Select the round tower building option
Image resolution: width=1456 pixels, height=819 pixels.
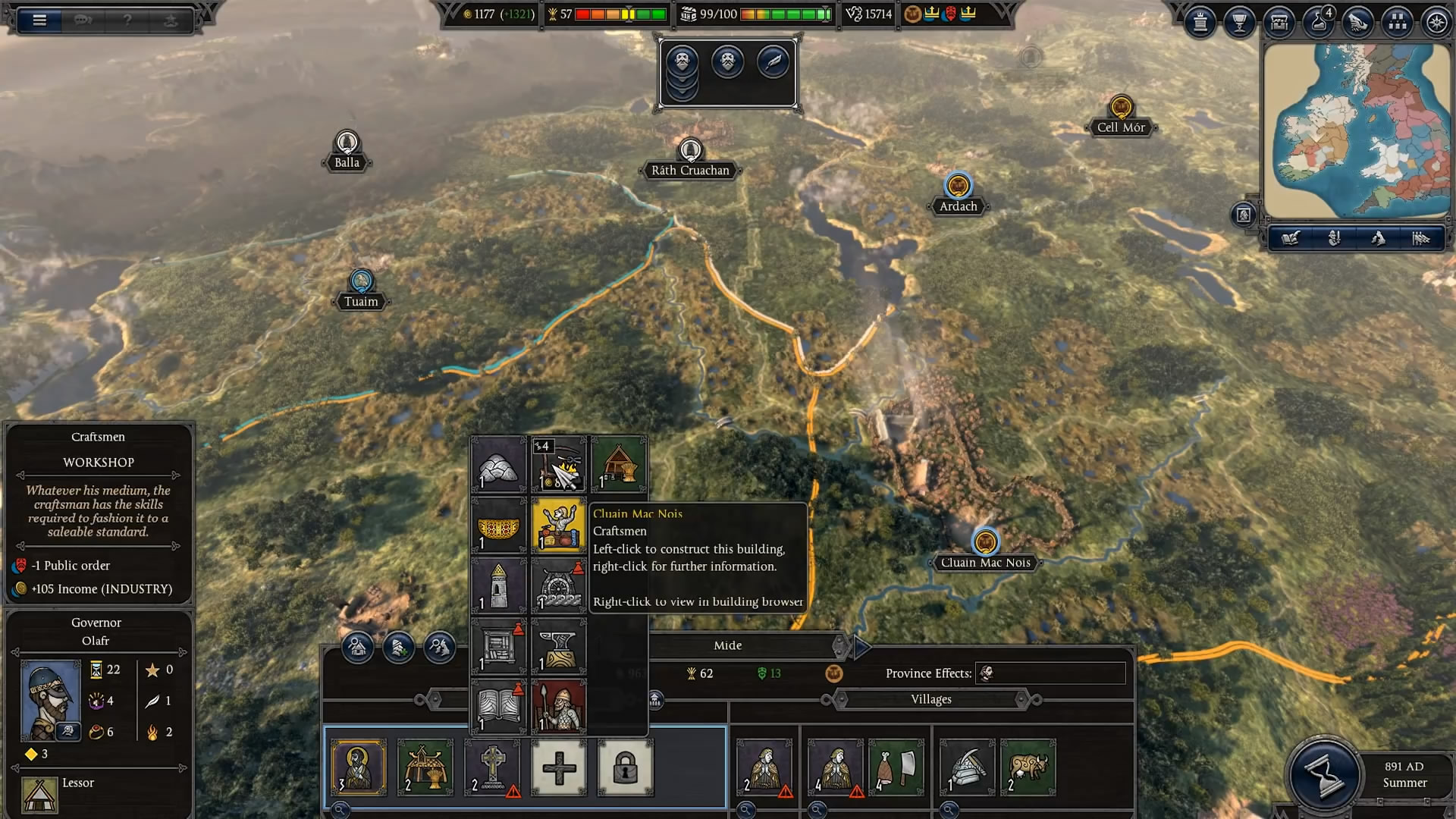pos(498,585)
